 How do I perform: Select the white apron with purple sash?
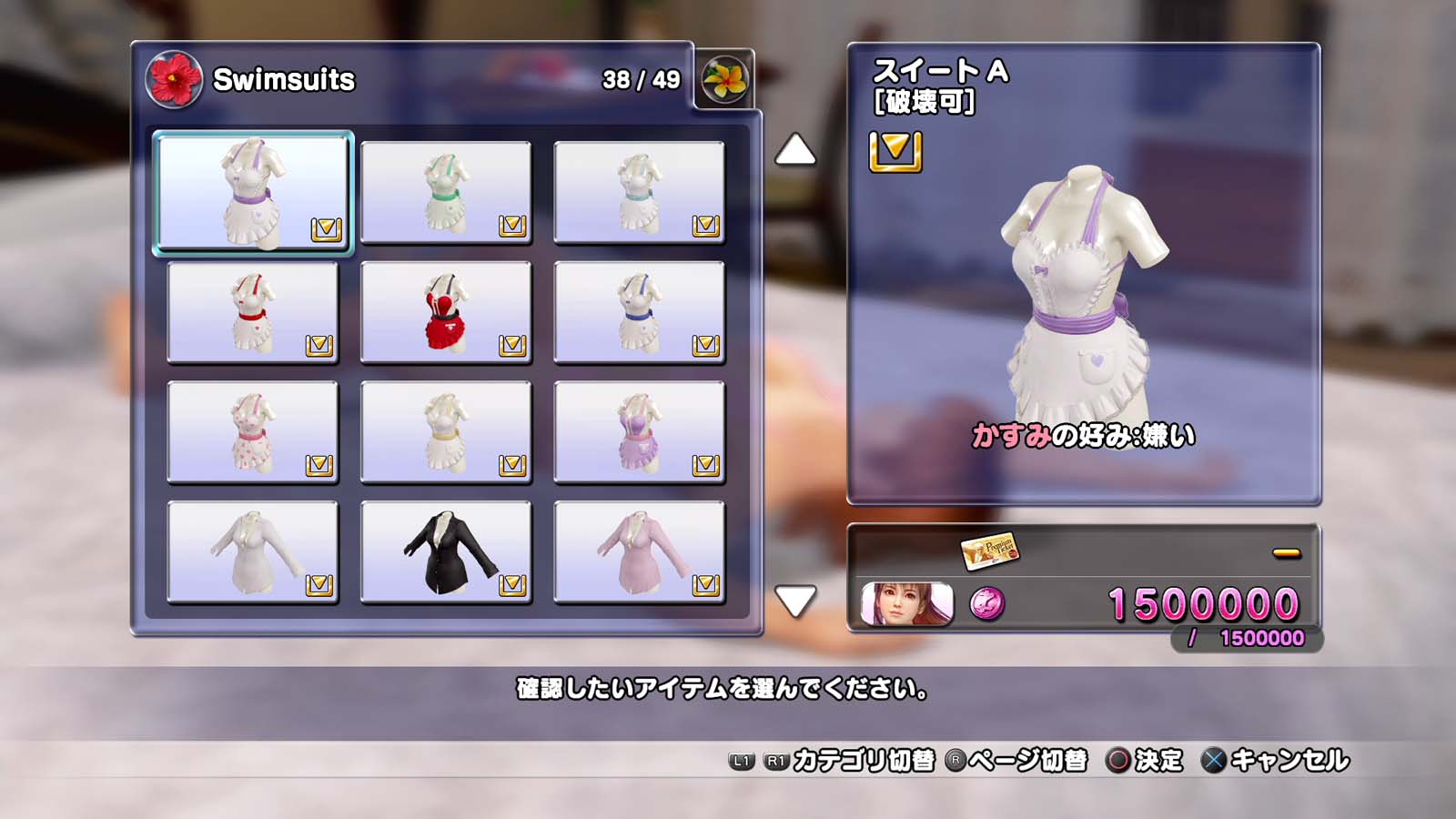(253, 192)
